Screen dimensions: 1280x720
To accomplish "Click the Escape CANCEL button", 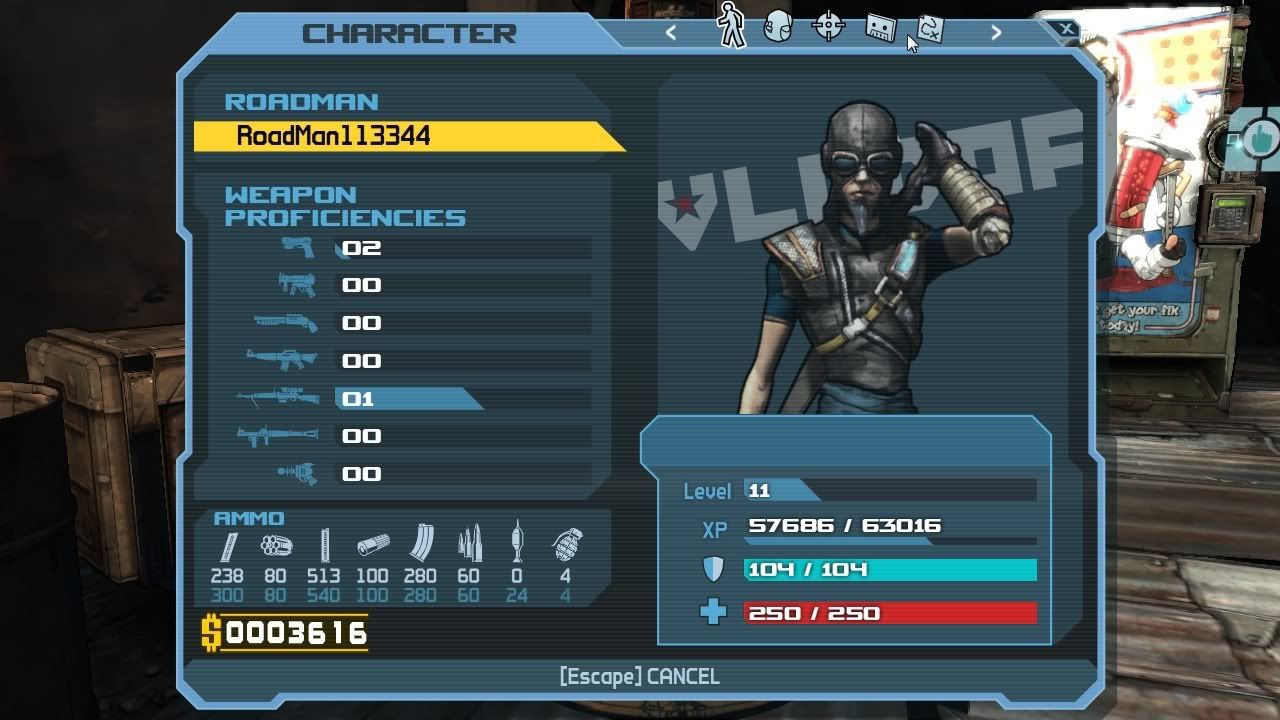I will (639, 677).
